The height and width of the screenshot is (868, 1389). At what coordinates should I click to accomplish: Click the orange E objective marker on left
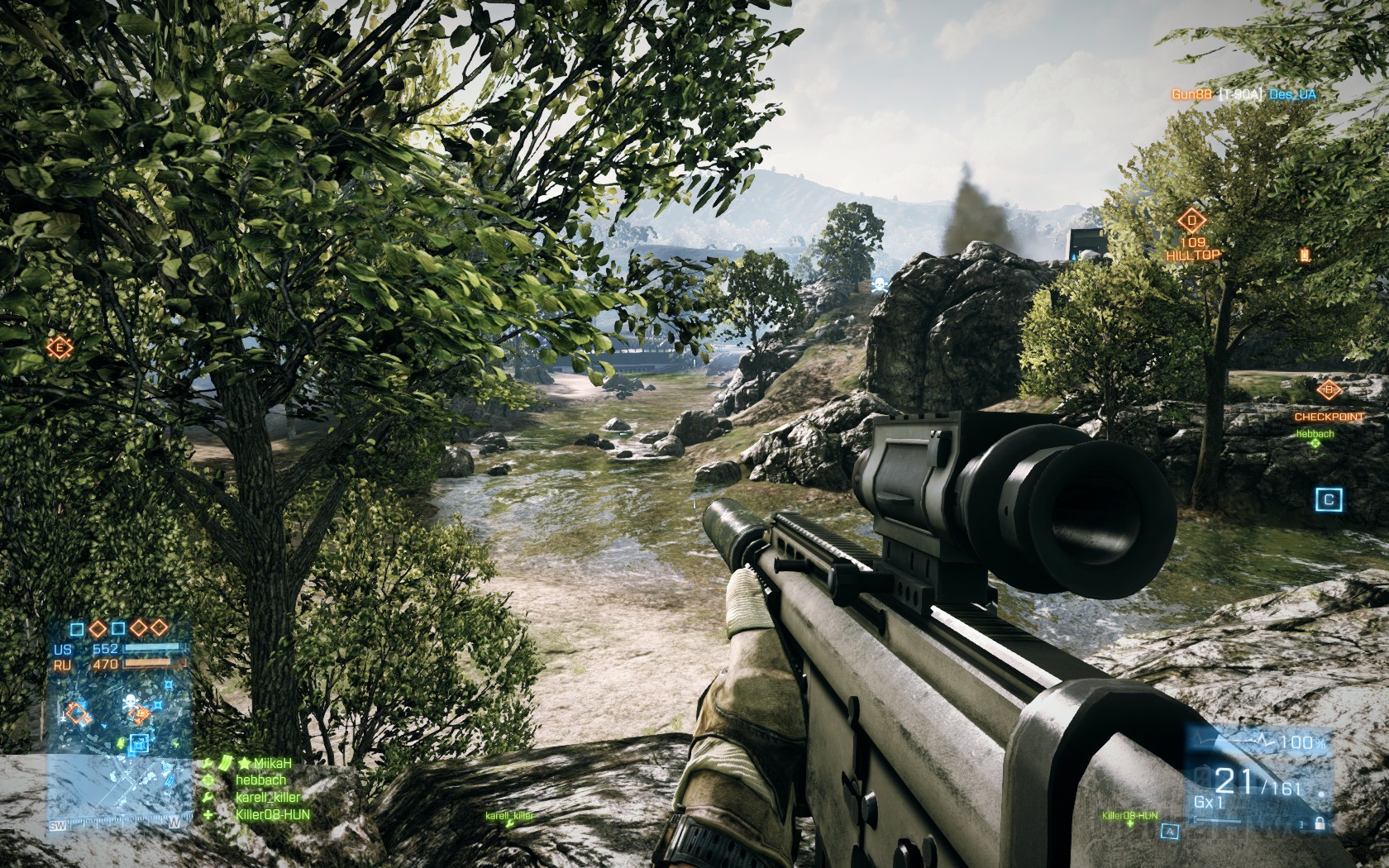click(59, 347)
